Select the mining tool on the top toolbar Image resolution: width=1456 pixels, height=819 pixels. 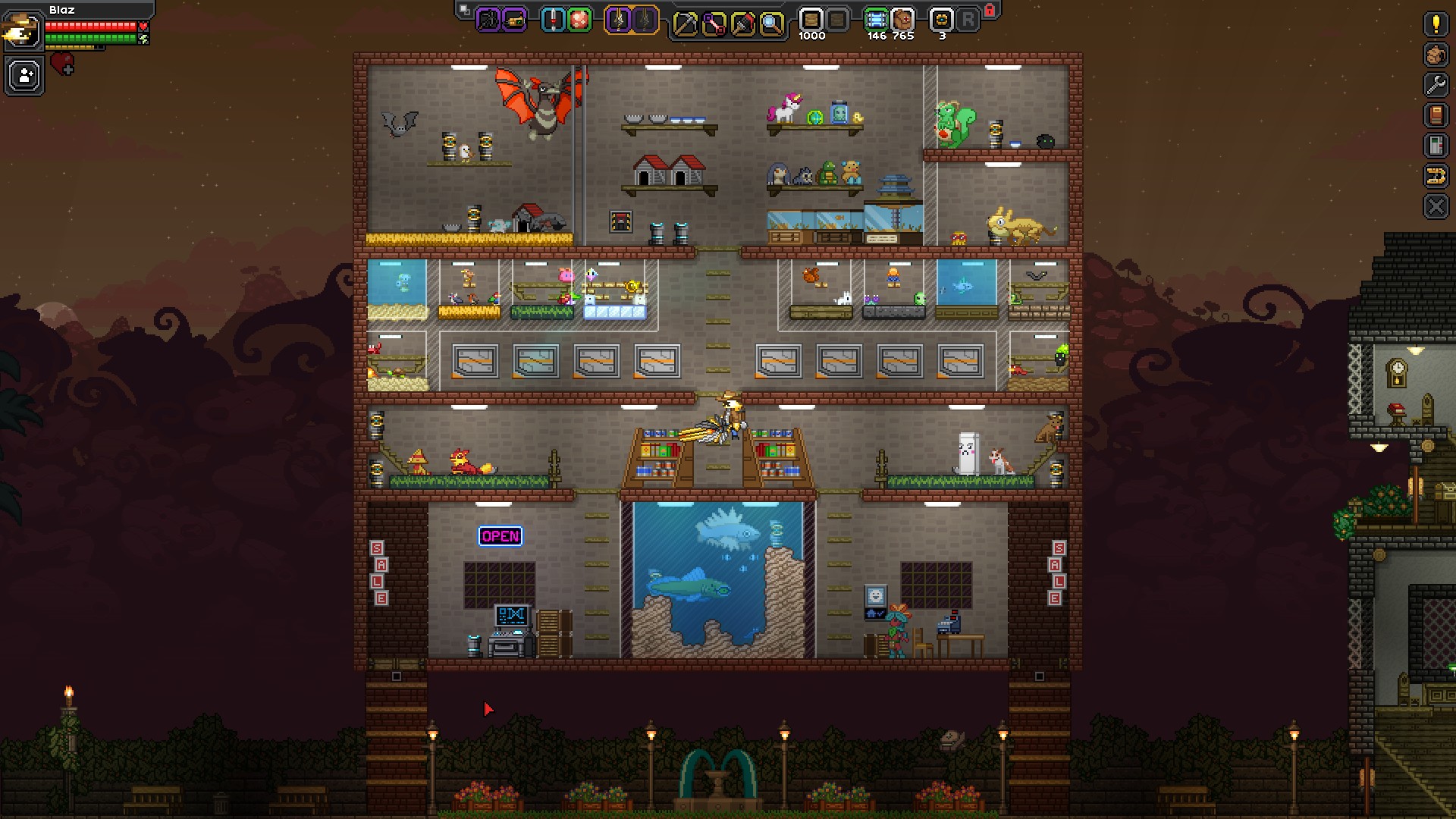(684, 23)
